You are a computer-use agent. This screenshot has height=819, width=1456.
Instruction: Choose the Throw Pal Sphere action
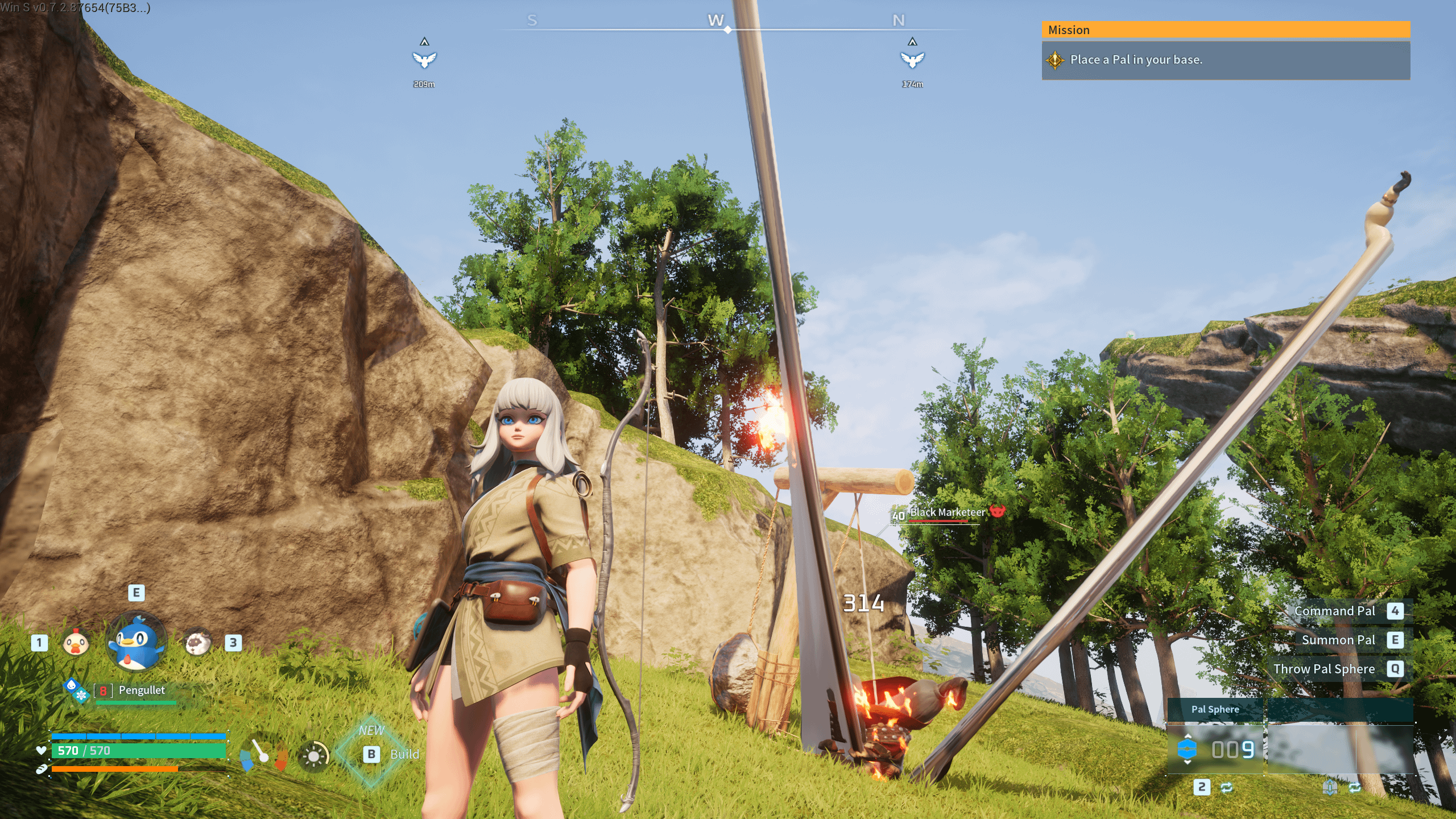[1323, 669]
